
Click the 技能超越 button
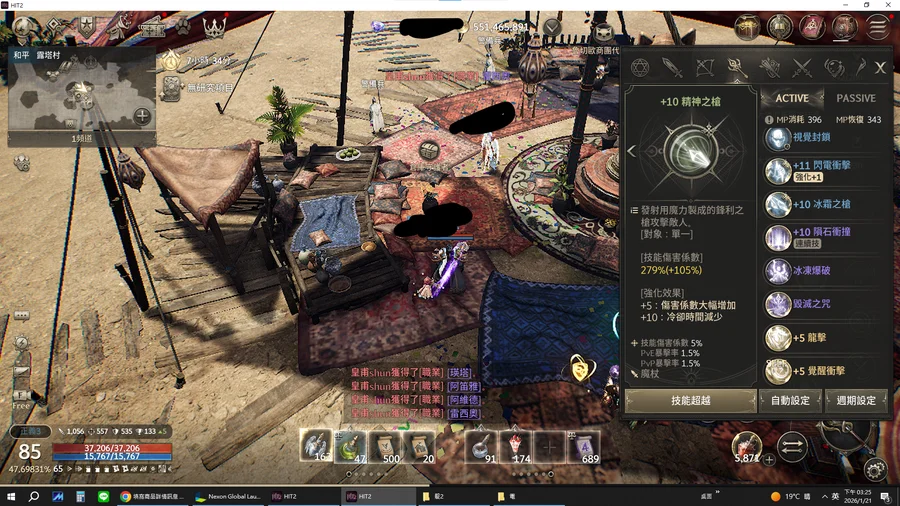[691, 400]
